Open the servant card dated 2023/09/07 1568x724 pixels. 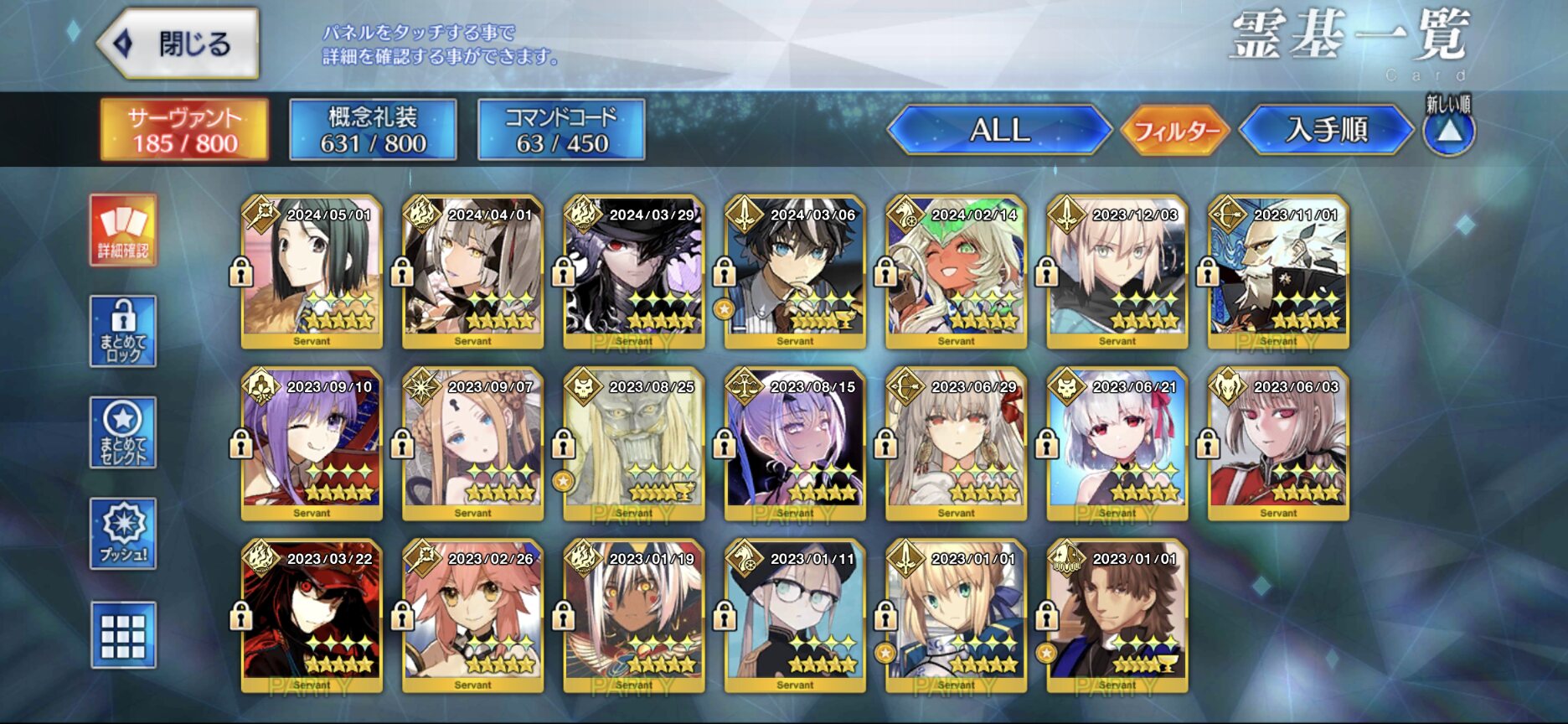click(472, 444)
